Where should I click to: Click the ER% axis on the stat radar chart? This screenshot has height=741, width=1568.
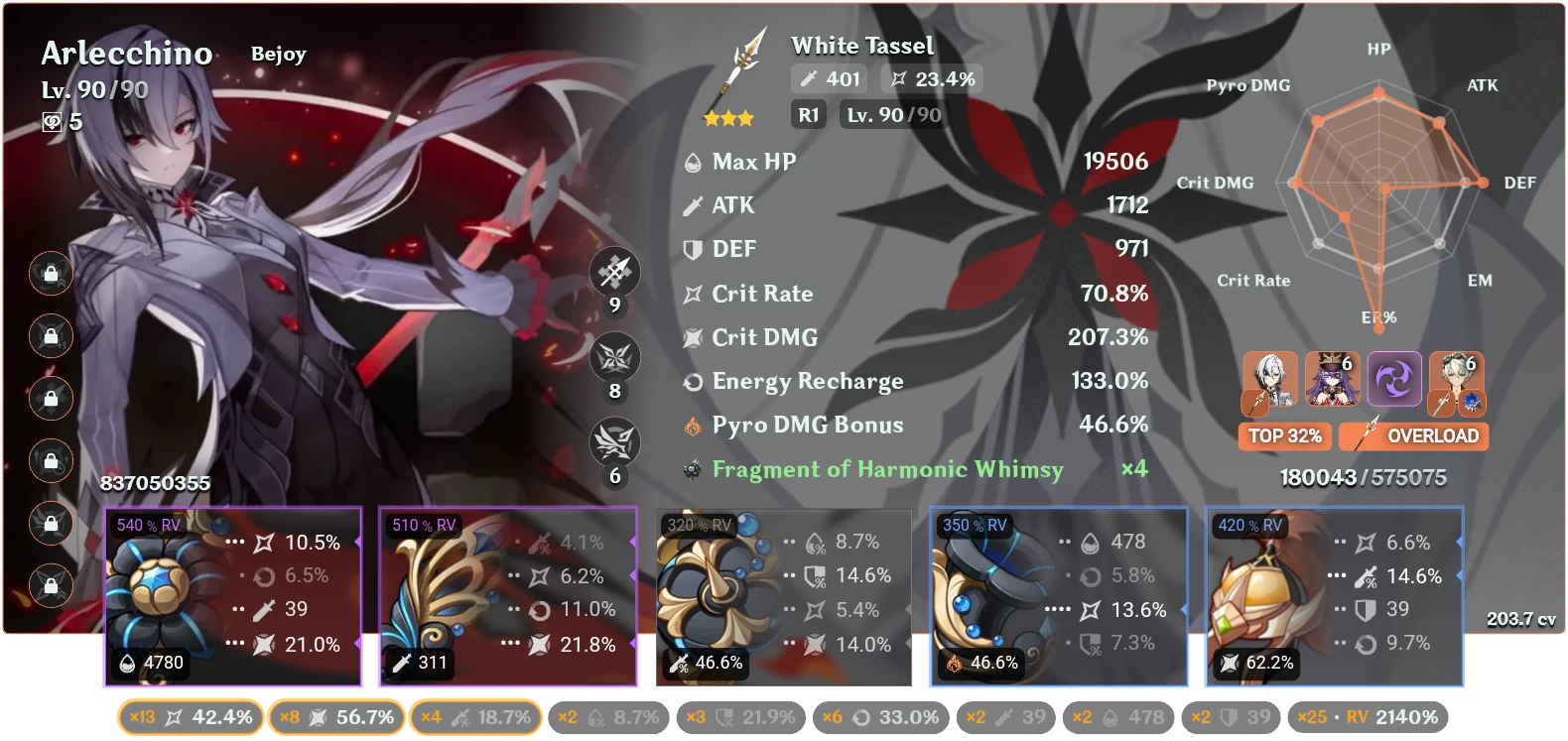point(1377,318)
